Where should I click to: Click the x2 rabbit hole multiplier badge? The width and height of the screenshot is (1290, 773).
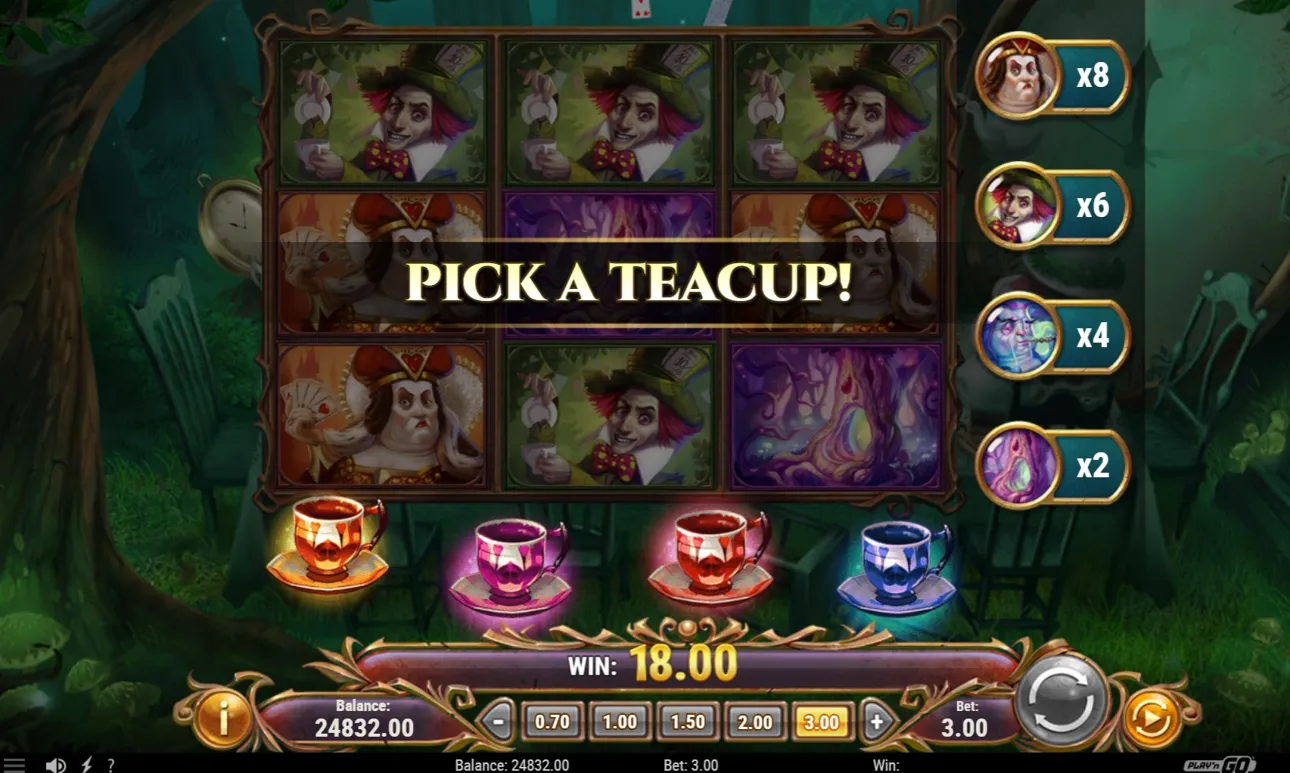point(1052,467)
